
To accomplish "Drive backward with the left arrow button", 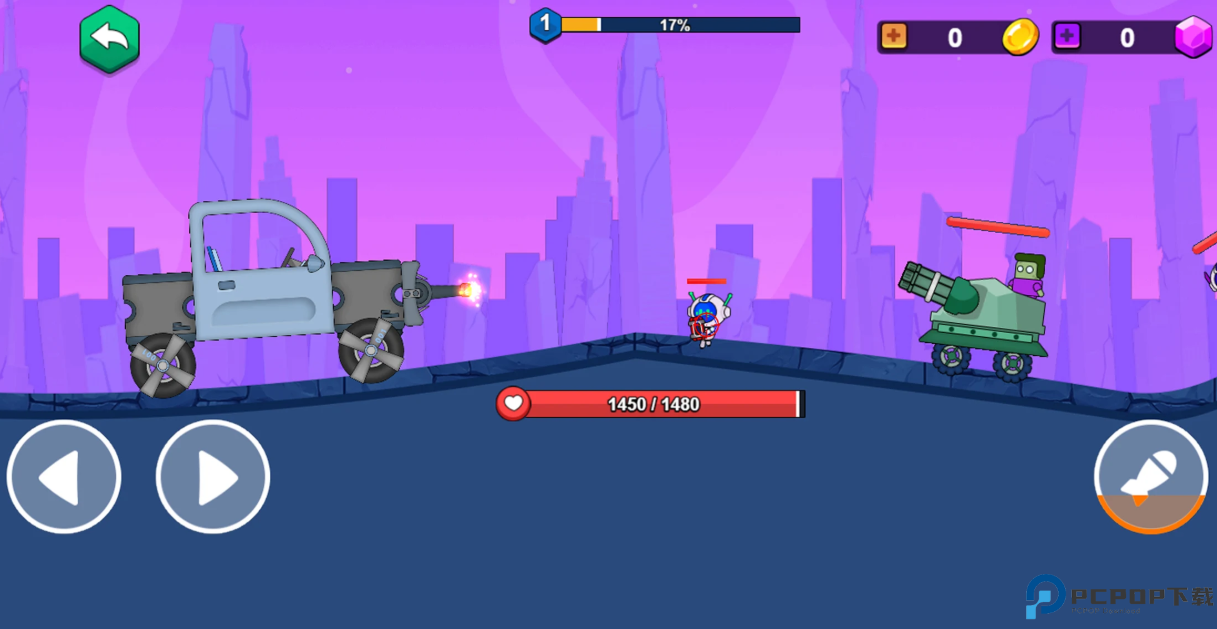I will click(x=64, y=477).
